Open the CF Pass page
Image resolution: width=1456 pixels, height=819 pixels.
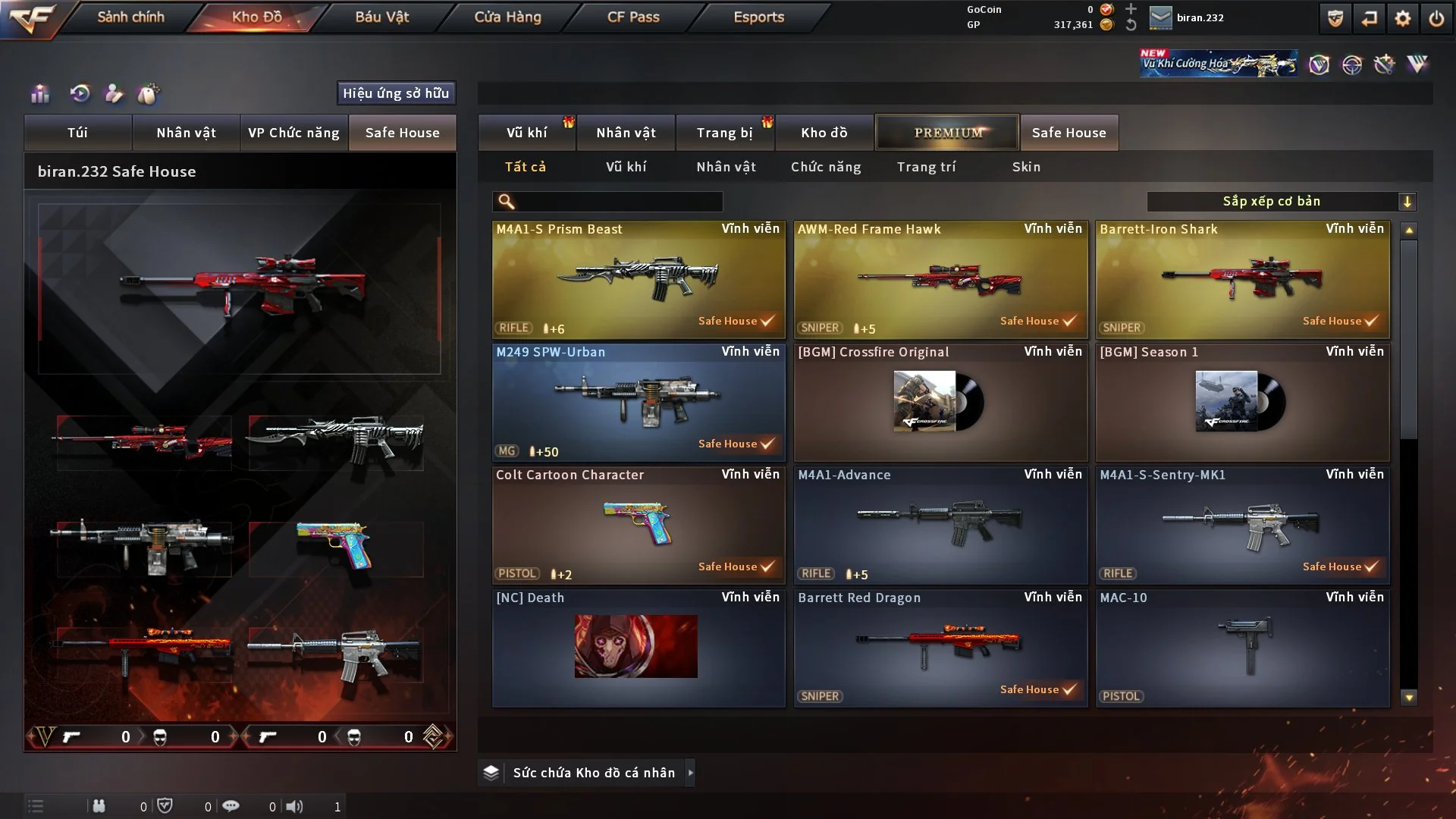[x=633, y=17]
